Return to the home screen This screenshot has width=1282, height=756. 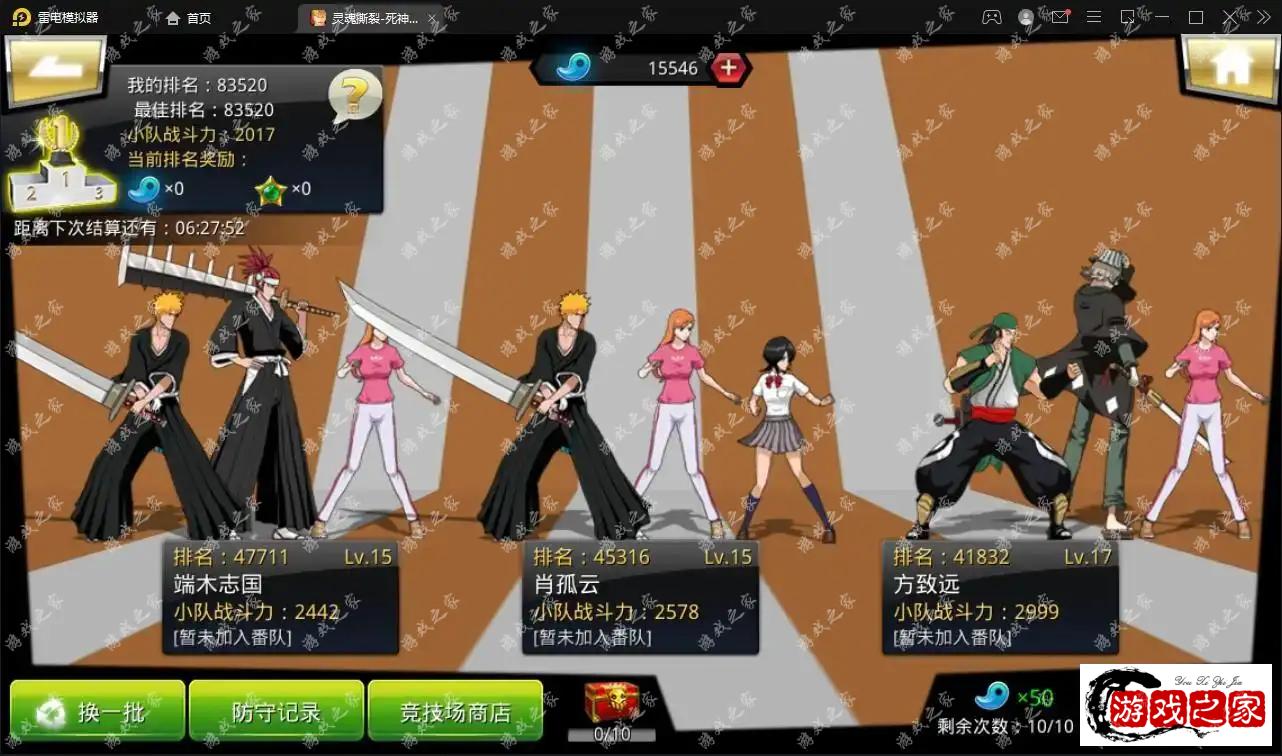point(1229,67)
